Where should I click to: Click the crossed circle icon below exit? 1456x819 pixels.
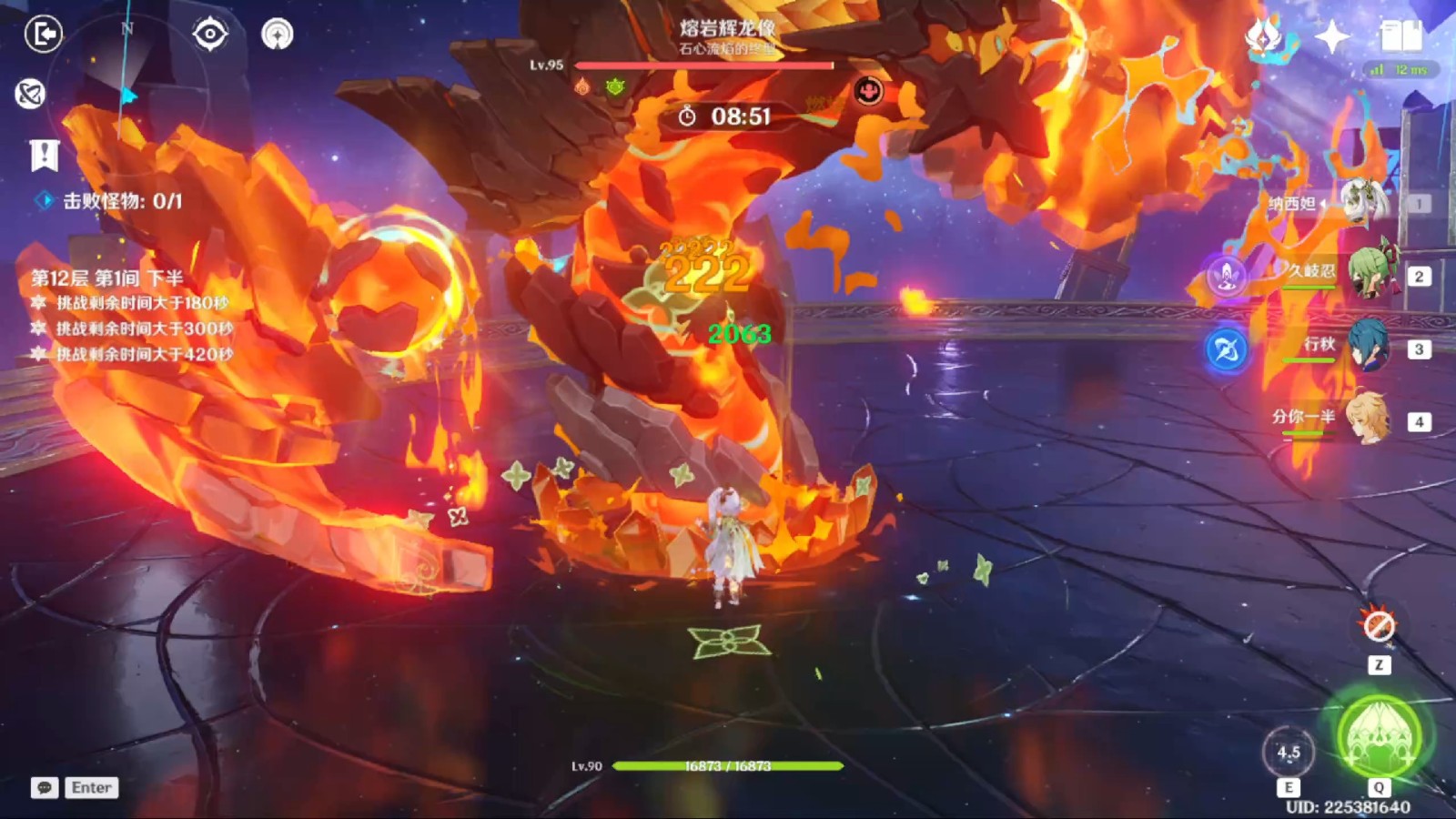coord(30,94)
